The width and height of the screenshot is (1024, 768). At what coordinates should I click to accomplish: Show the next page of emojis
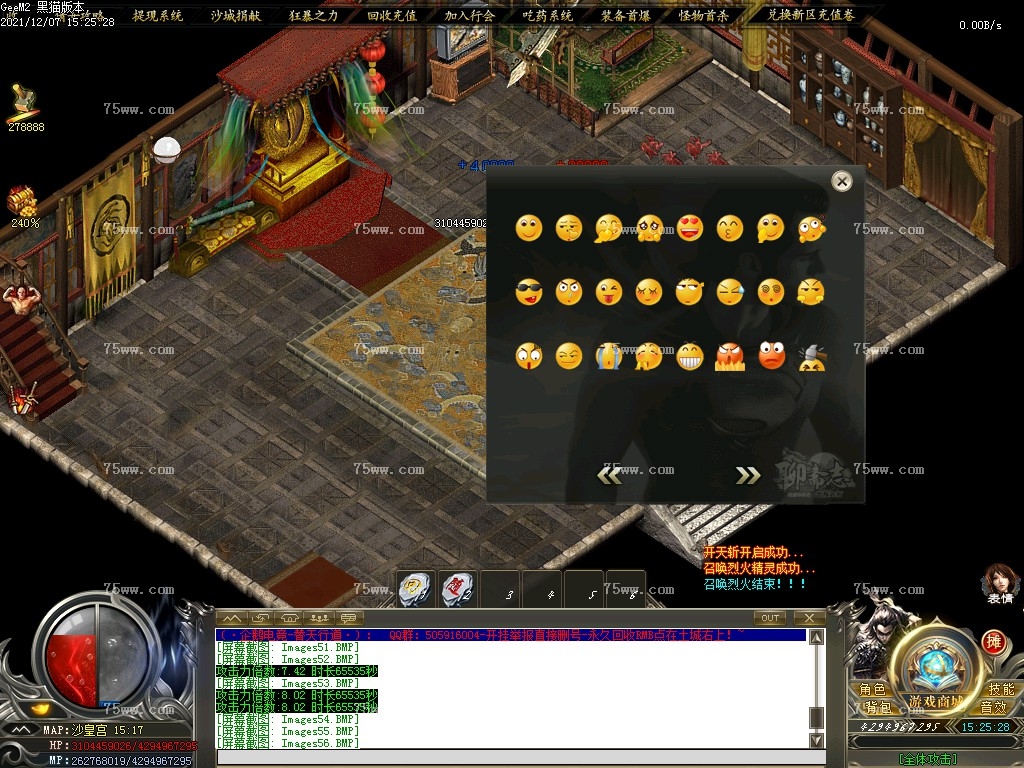(747, 475)
